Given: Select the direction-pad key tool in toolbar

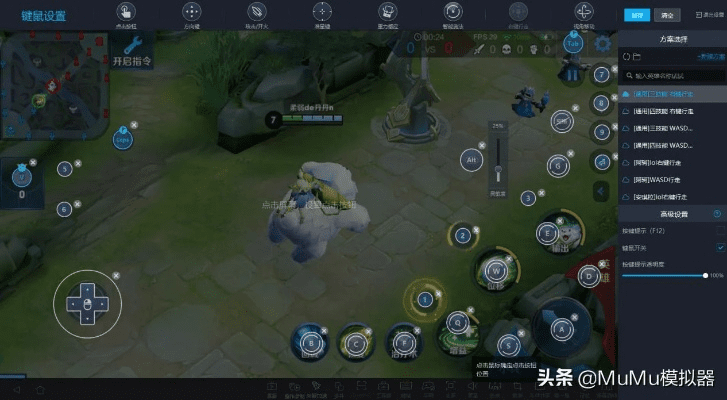Looking at the screenshot, I should point(190,12).
